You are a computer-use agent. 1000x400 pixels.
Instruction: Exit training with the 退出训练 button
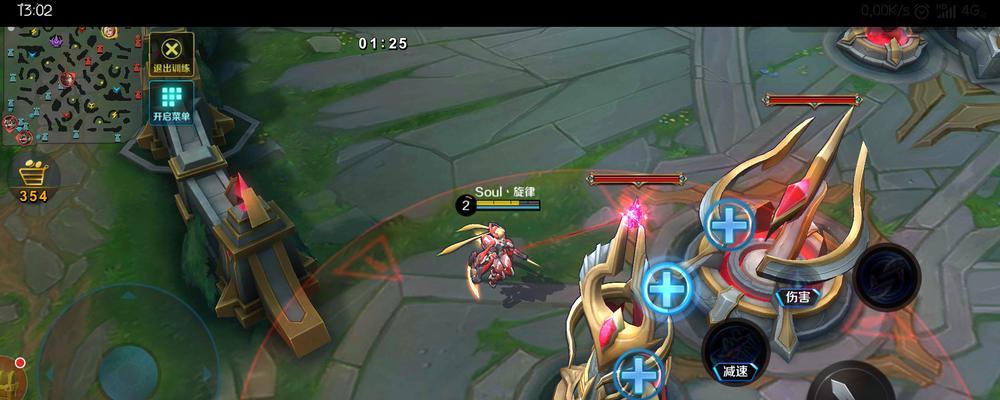[172, 53]
